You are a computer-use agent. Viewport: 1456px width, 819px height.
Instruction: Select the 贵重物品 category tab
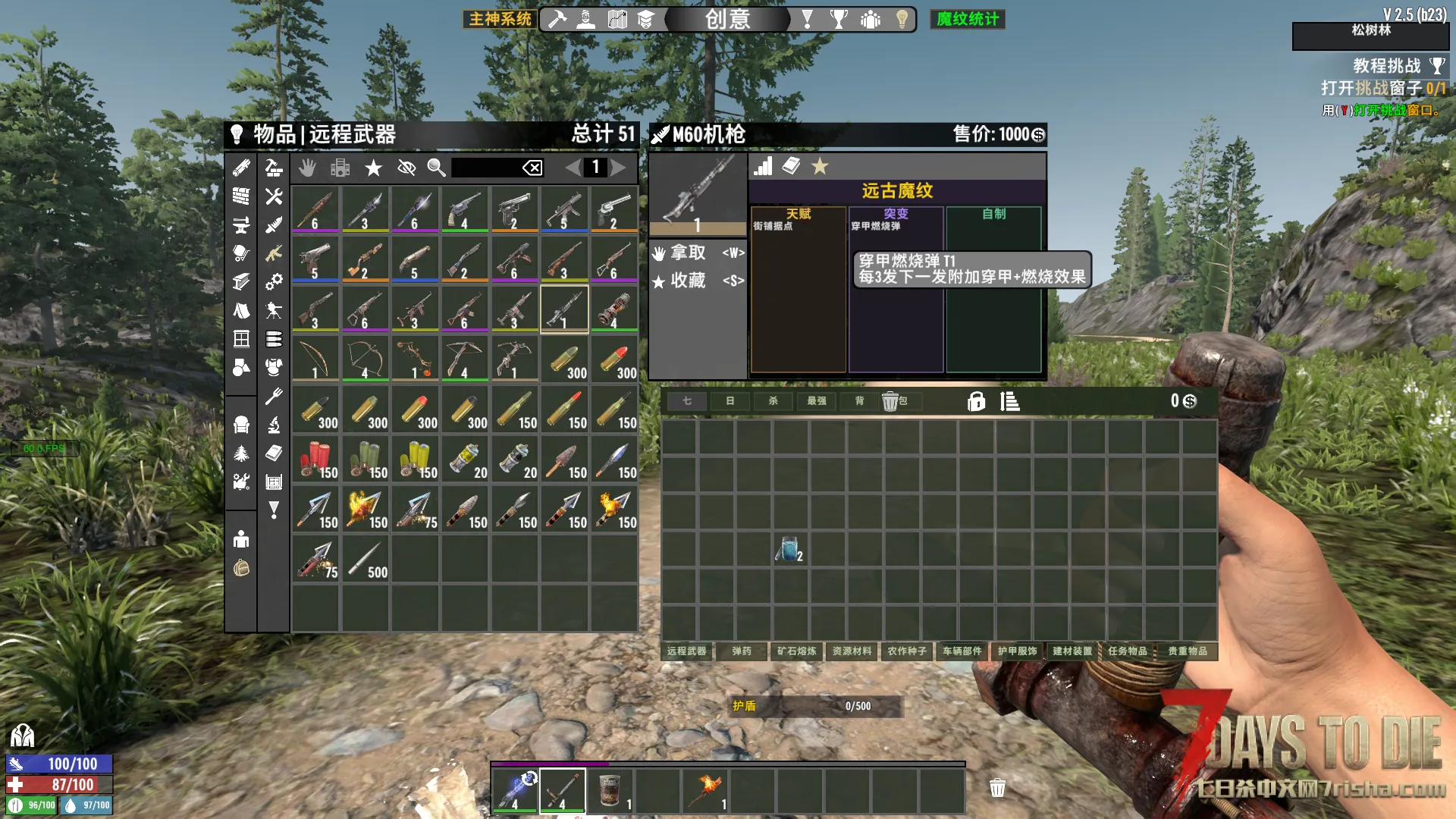(x=1188, y=651)
